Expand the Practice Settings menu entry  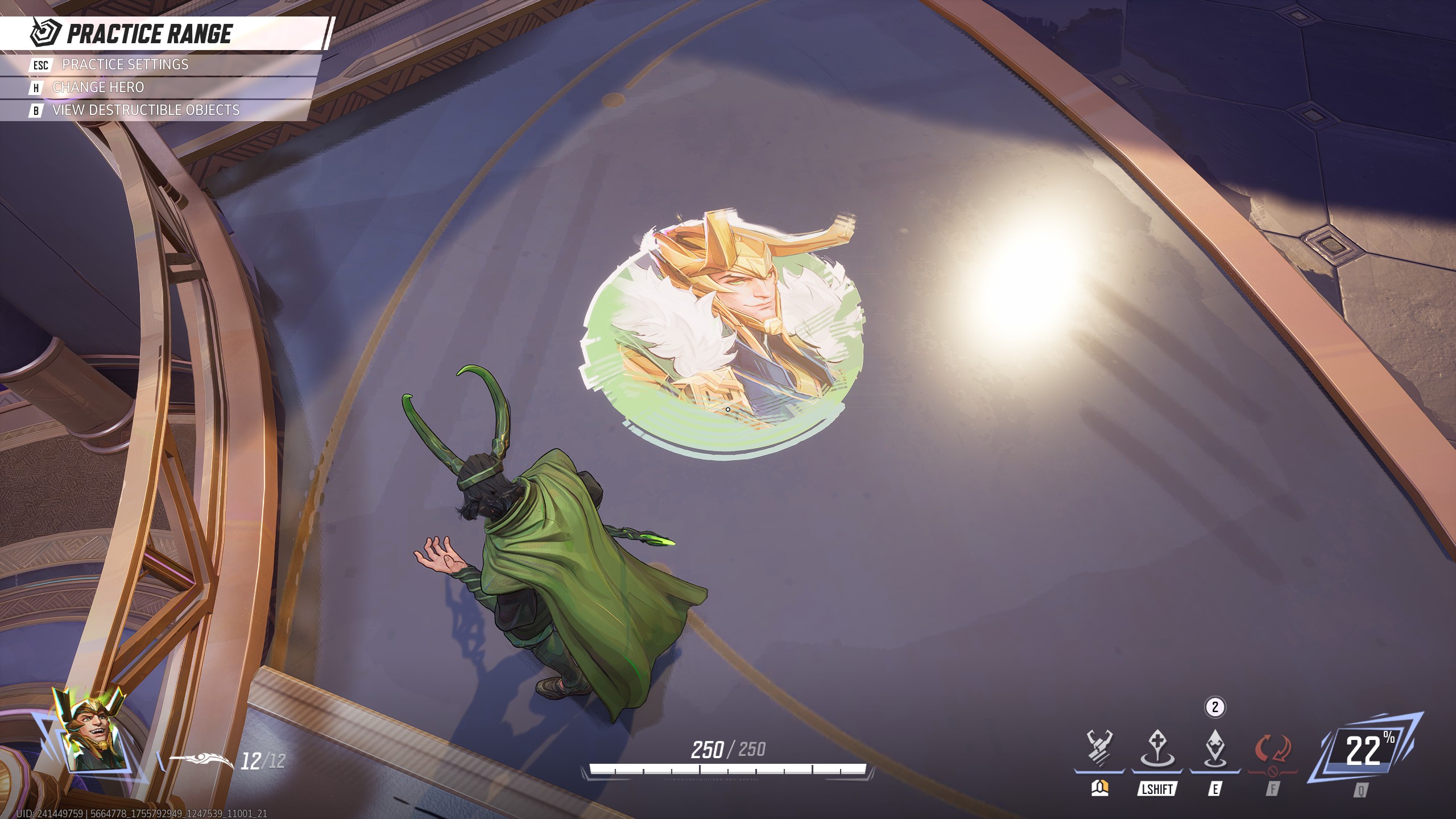pyautogui.click(x=126, y=65)
